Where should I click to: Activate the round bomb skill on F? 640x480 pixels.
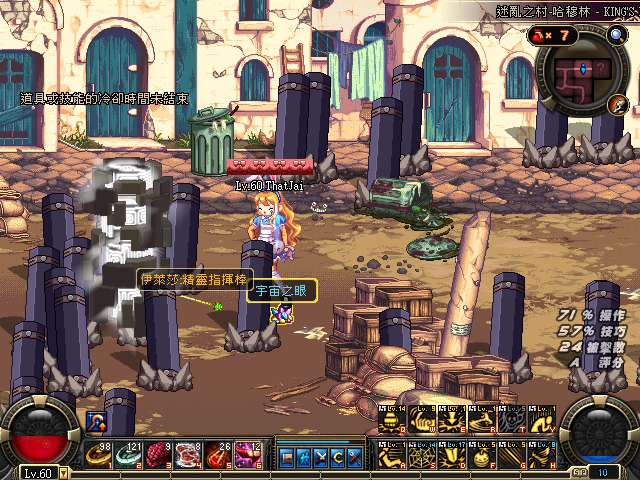pyautogui.click(x=482, y=455)
